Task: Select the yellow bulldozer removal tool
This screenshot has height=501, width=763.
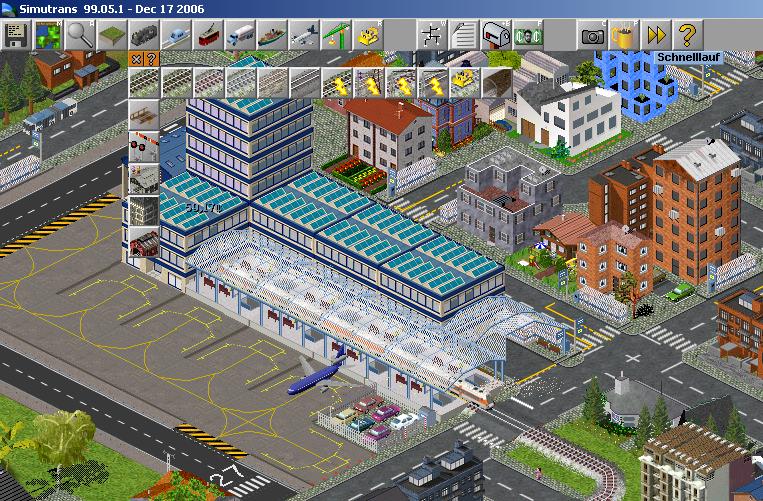Action: point(368,34)
